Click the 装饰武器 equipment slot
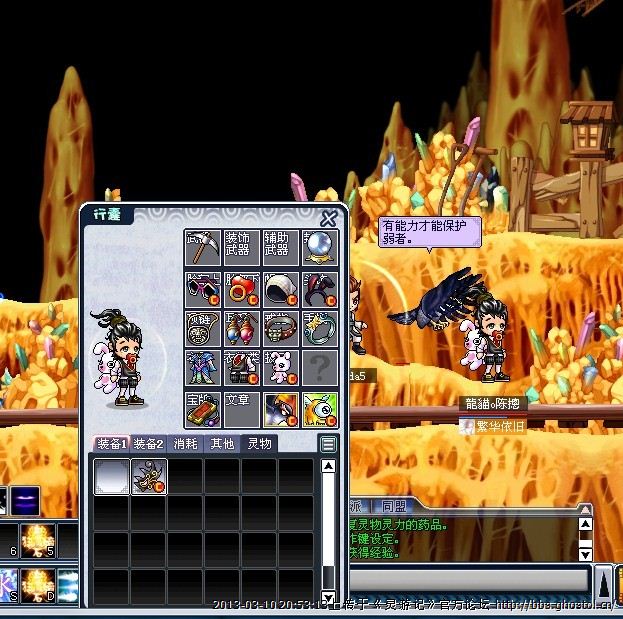 (x=241, y=247)
